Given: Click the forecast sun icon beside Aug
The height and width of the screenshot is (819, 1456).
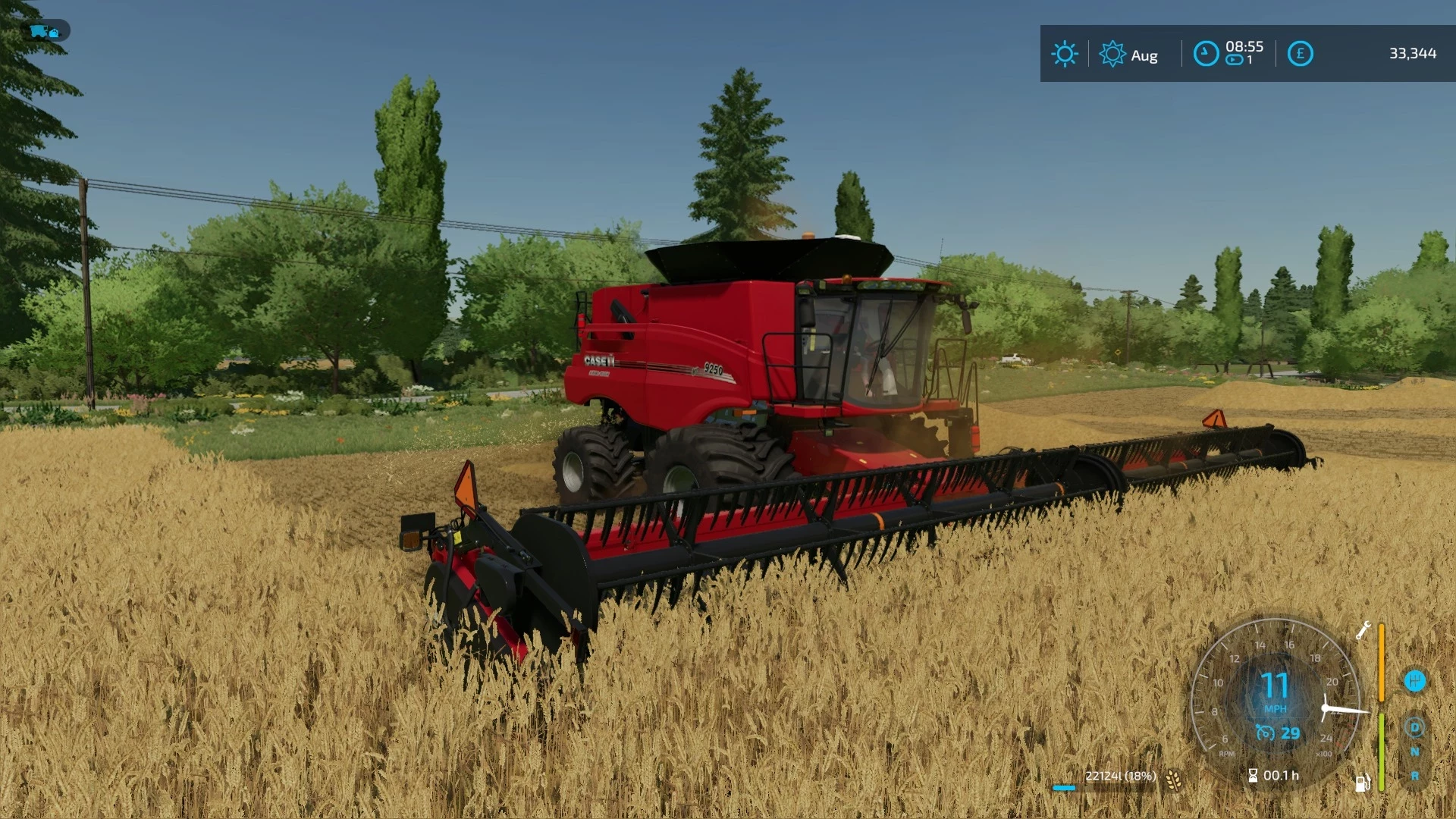Looking at the screenshot, I should 1112,53.
